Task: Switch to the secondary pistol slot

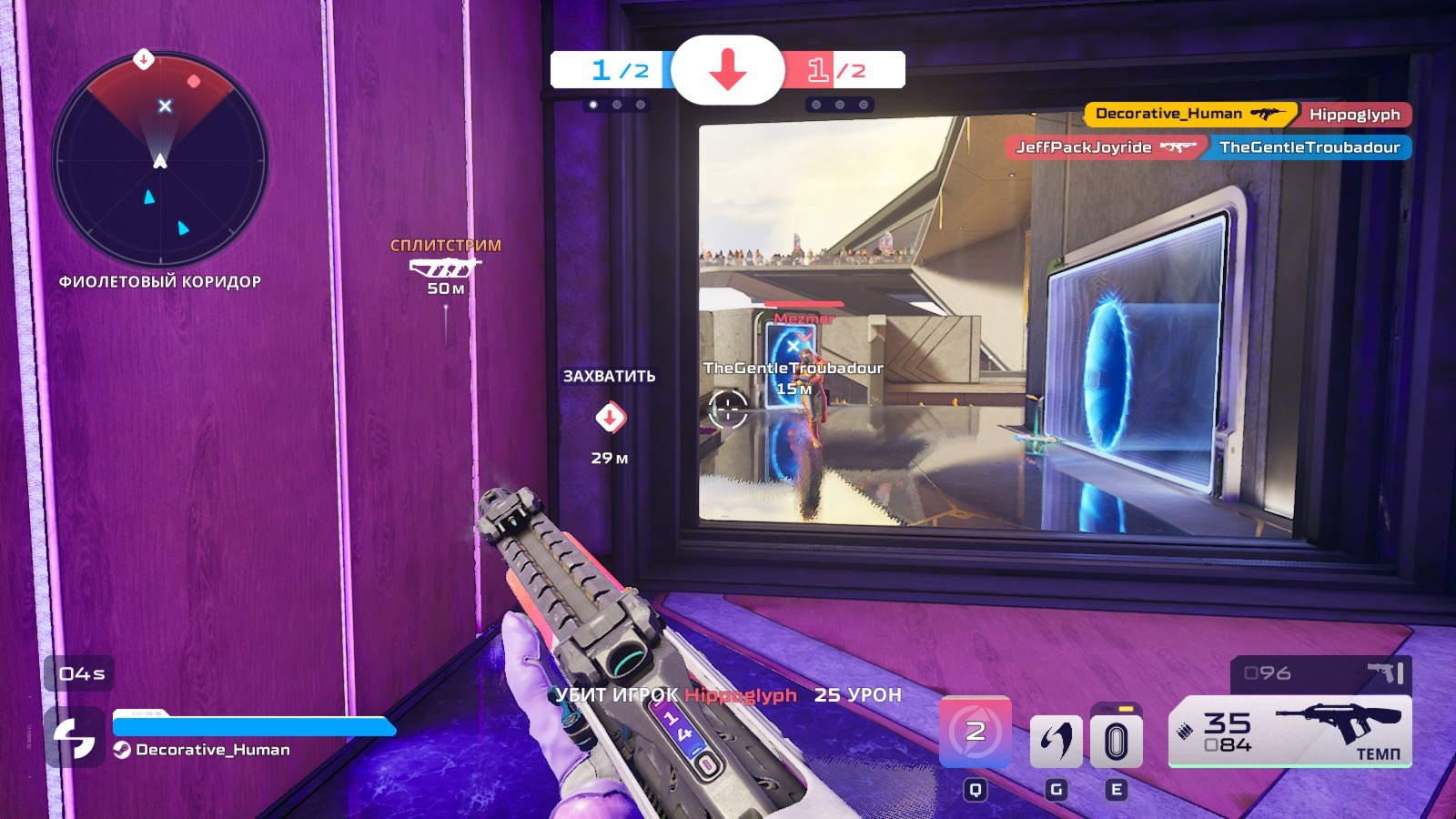Action: [1320, 673]
